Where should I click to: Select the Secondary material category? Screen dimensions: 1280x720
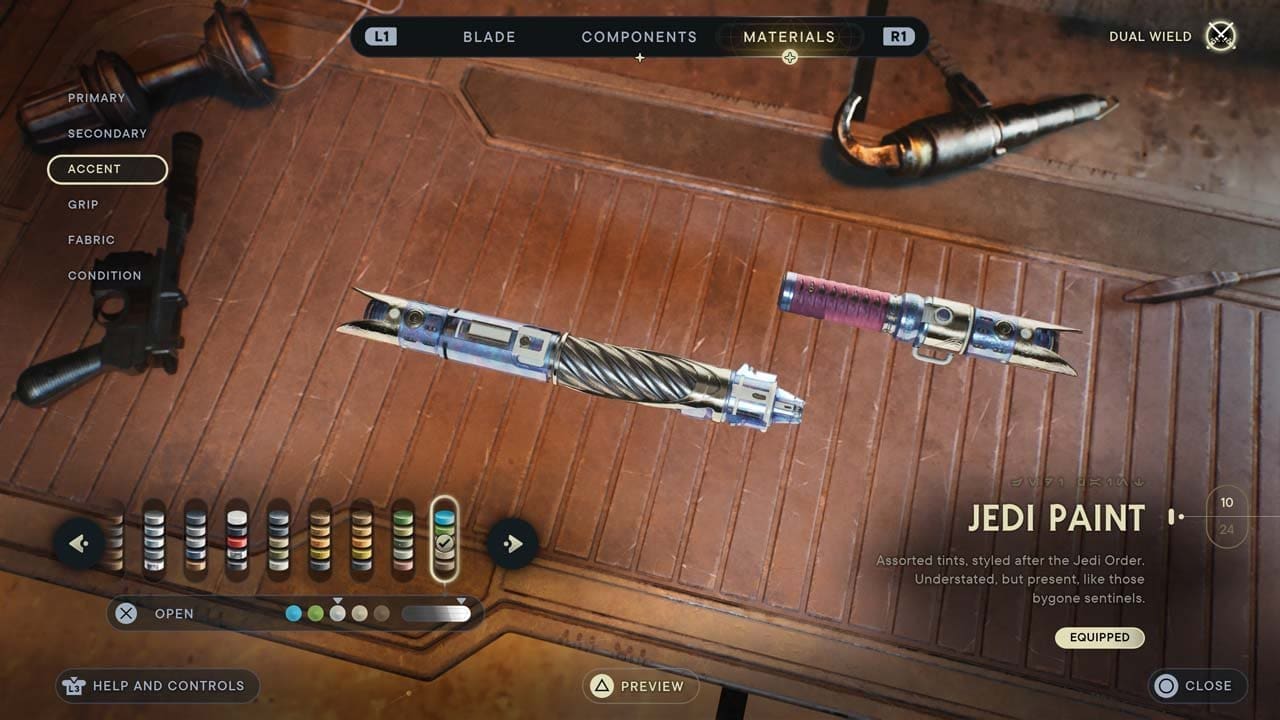point(107,133)
